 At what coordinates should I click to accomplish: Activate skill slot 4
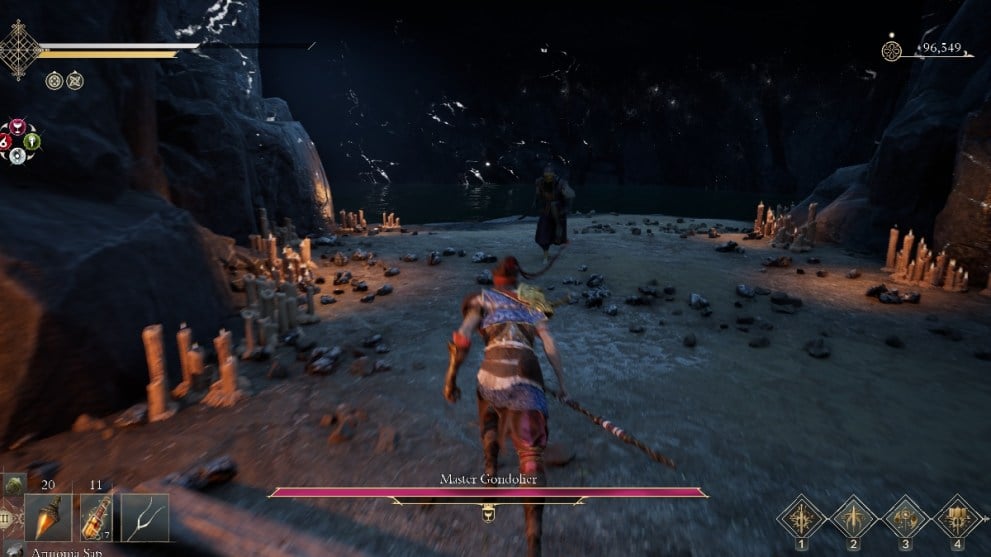(x=958, y=517)
